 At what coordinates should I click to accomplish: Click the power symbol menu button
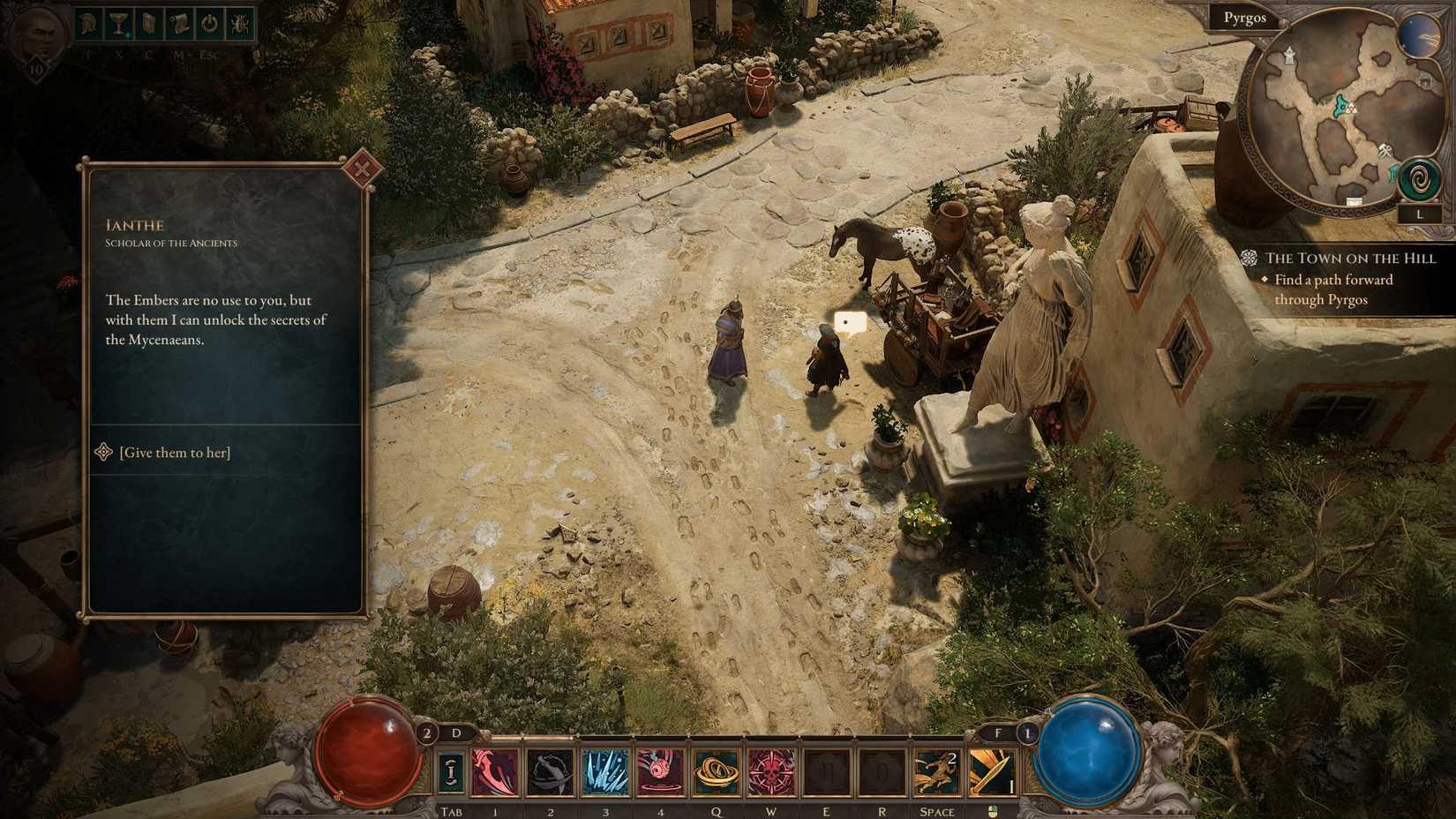pos(209,24)
